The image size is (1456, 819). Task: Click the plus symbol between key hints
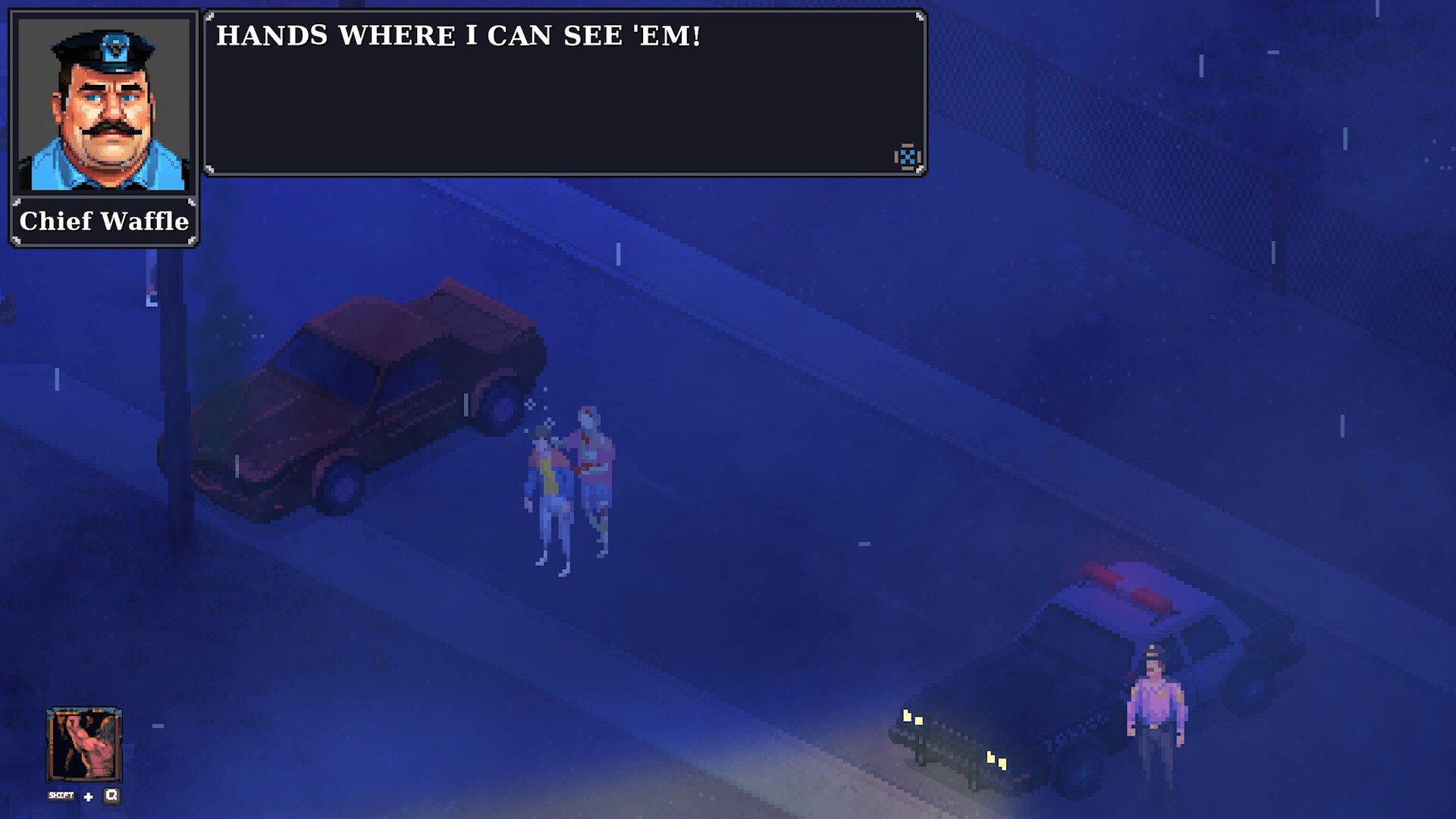(88, 797)
